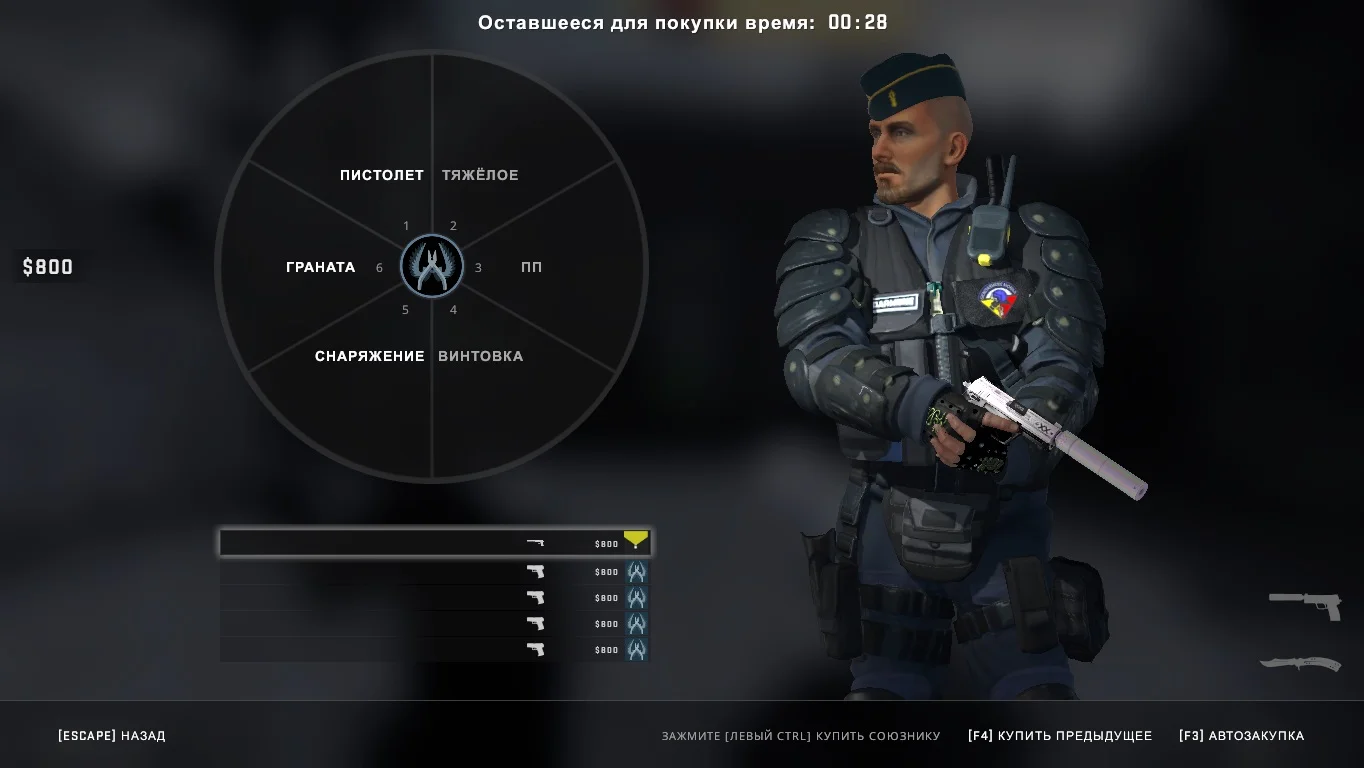Choose the ТЯЖЁЛОЕ segment of the buy wheel
Viewport: 1364px width, 768px height.
[x=480, y=175]
